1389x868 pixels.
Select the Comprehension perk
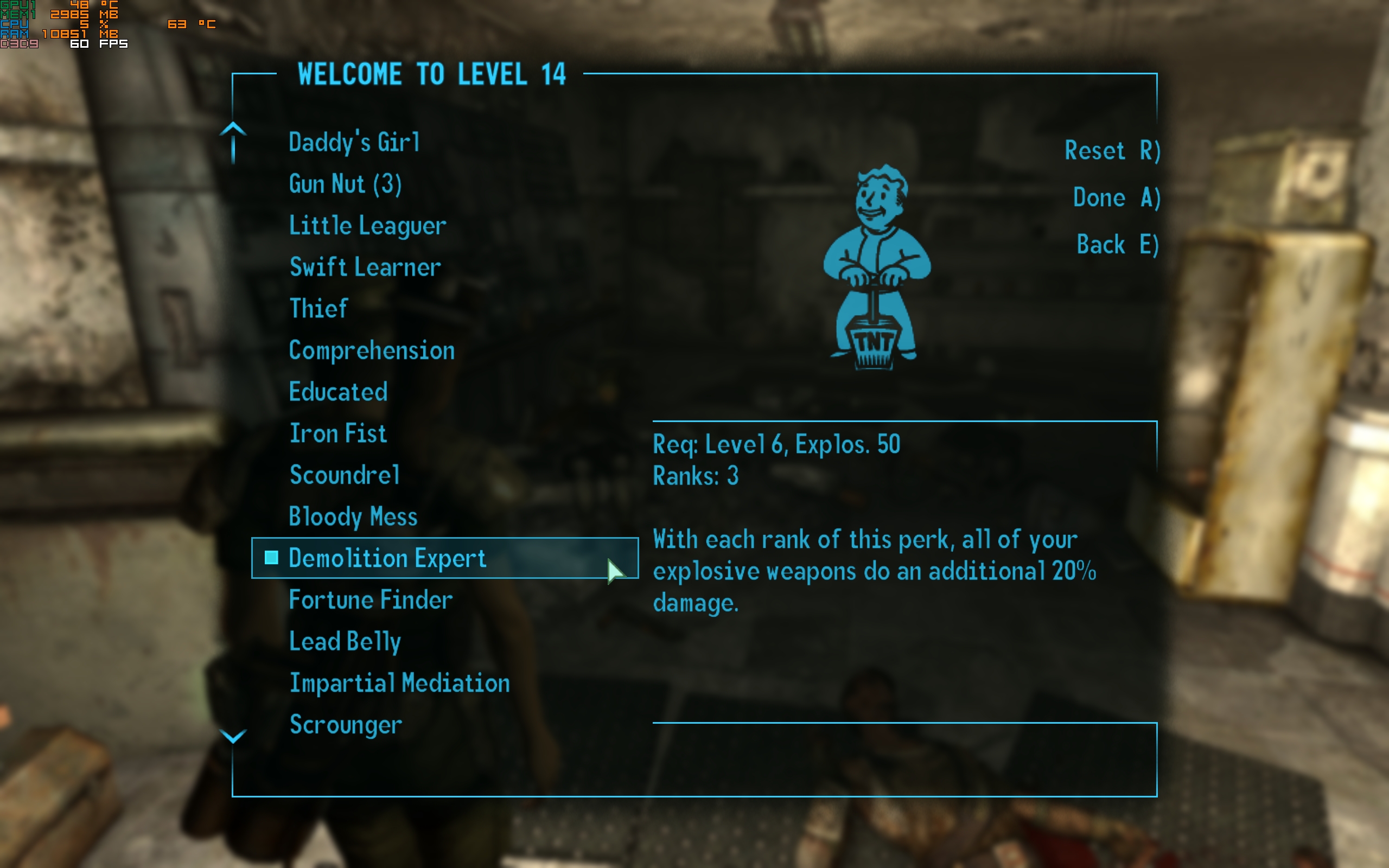click(371, 351)
